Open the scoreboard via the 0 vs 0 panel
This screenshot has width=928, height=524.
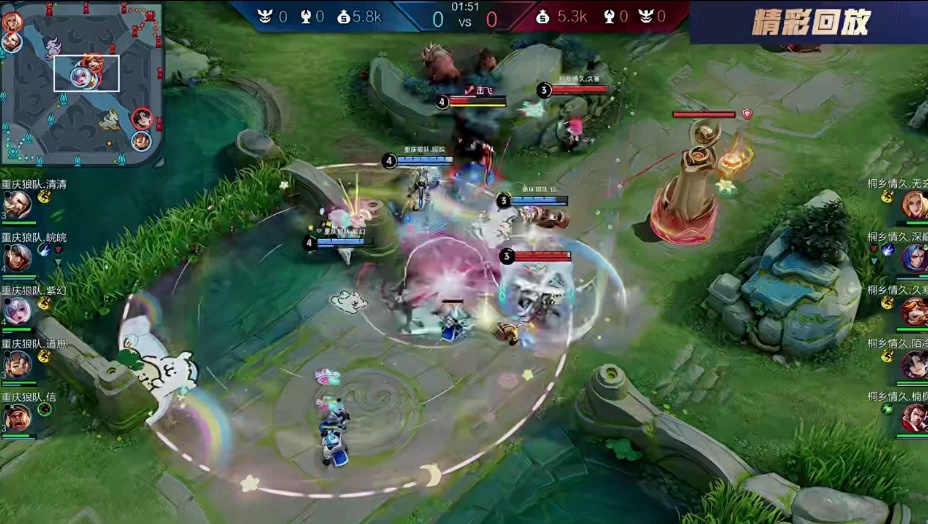coord(463,17)
